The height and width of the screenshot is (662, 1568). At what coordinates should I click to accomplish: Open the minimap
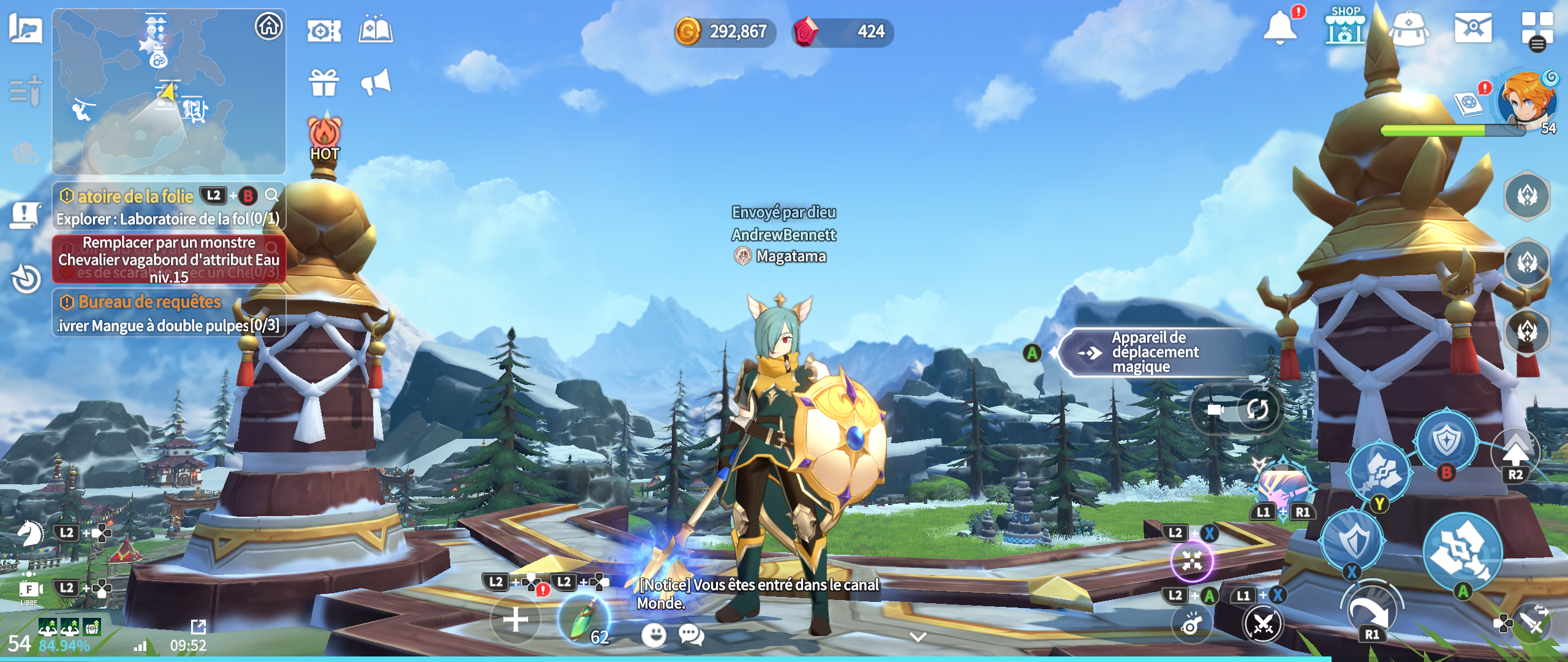[168, 92]
